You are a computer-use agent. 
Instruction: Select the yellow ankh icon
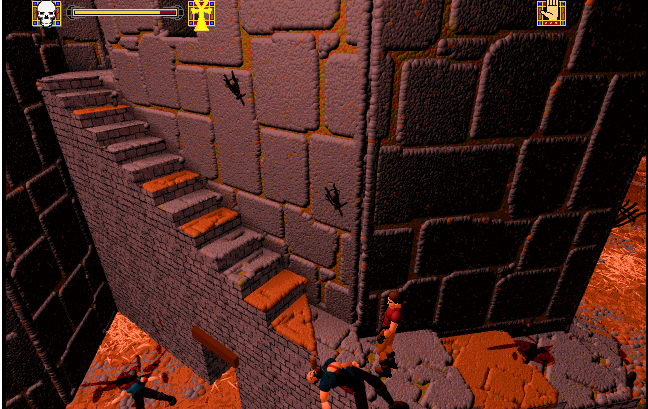(x=201, y=13)
